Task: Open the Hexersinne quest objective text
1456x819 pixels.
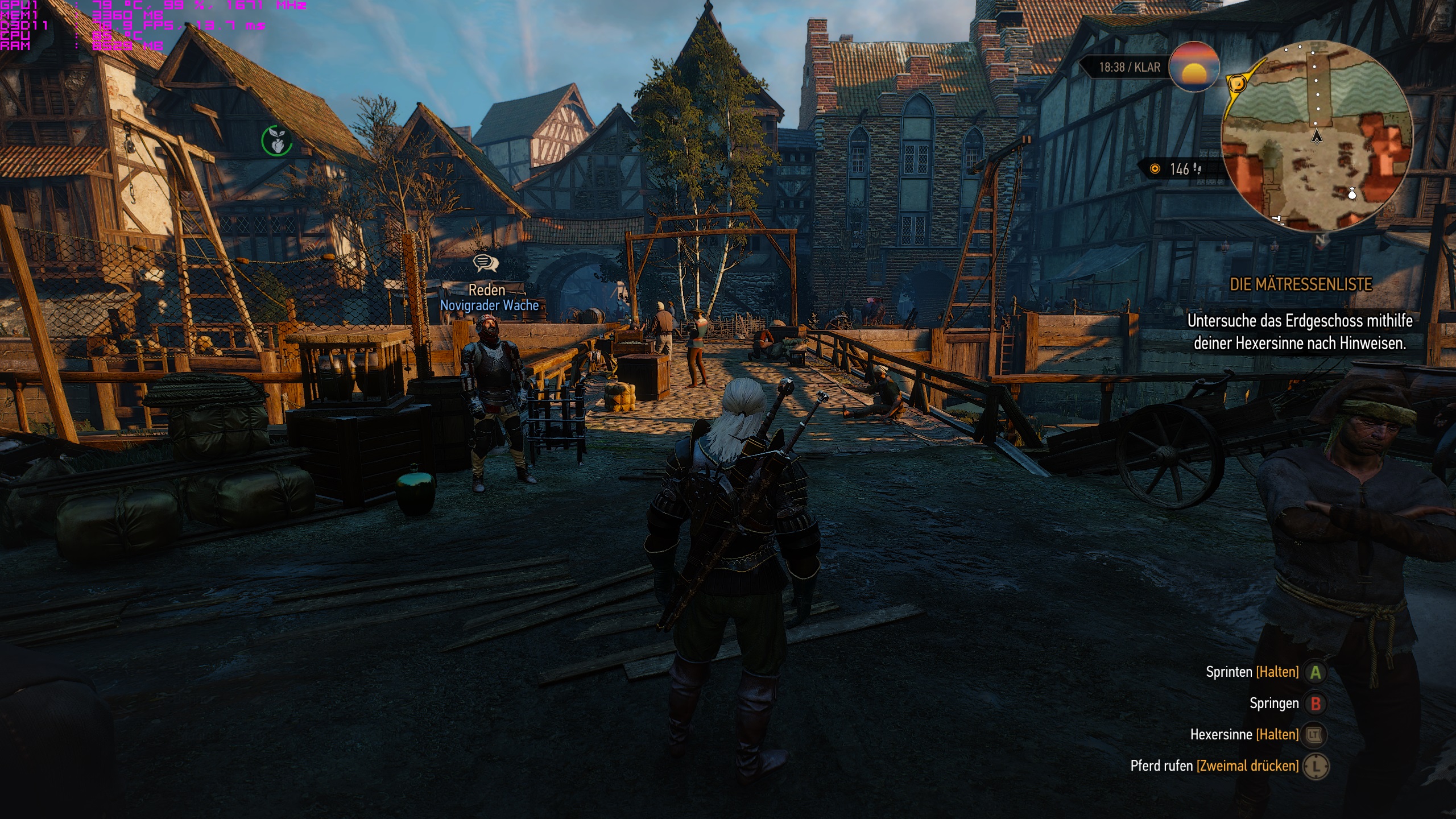Action: 1300,332
